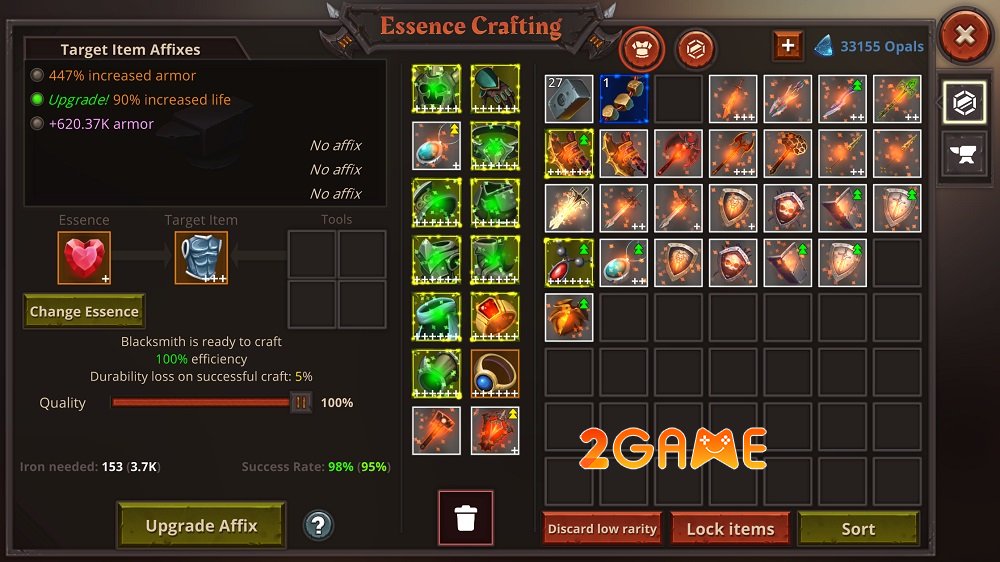Close the Essence Crafting window
Screen dimensions: 1000x562
(964, 37)
